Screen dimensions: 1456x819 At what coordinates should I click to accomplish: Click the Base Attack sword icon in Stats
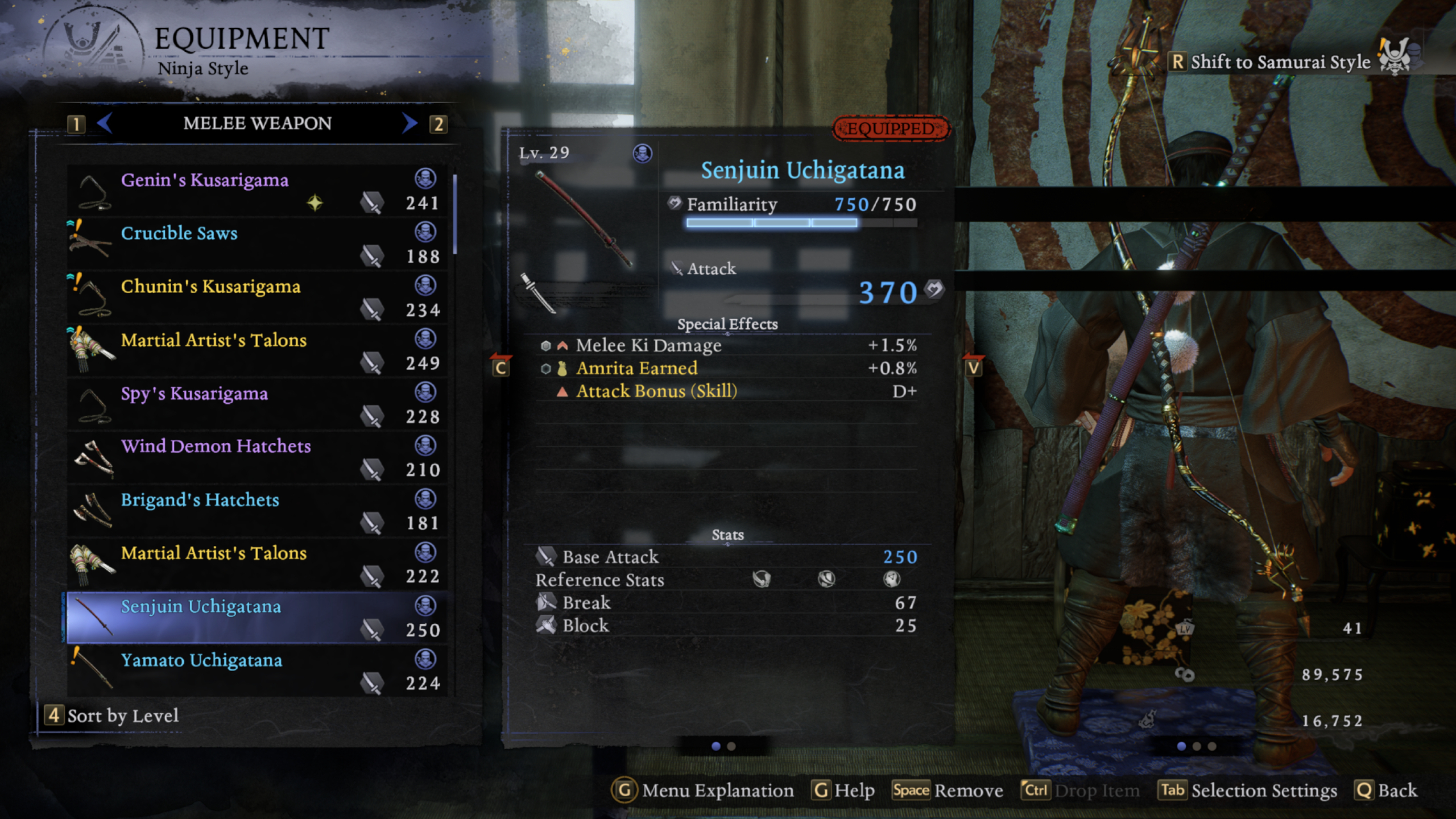pyautogui.click(x=546, y=556)
